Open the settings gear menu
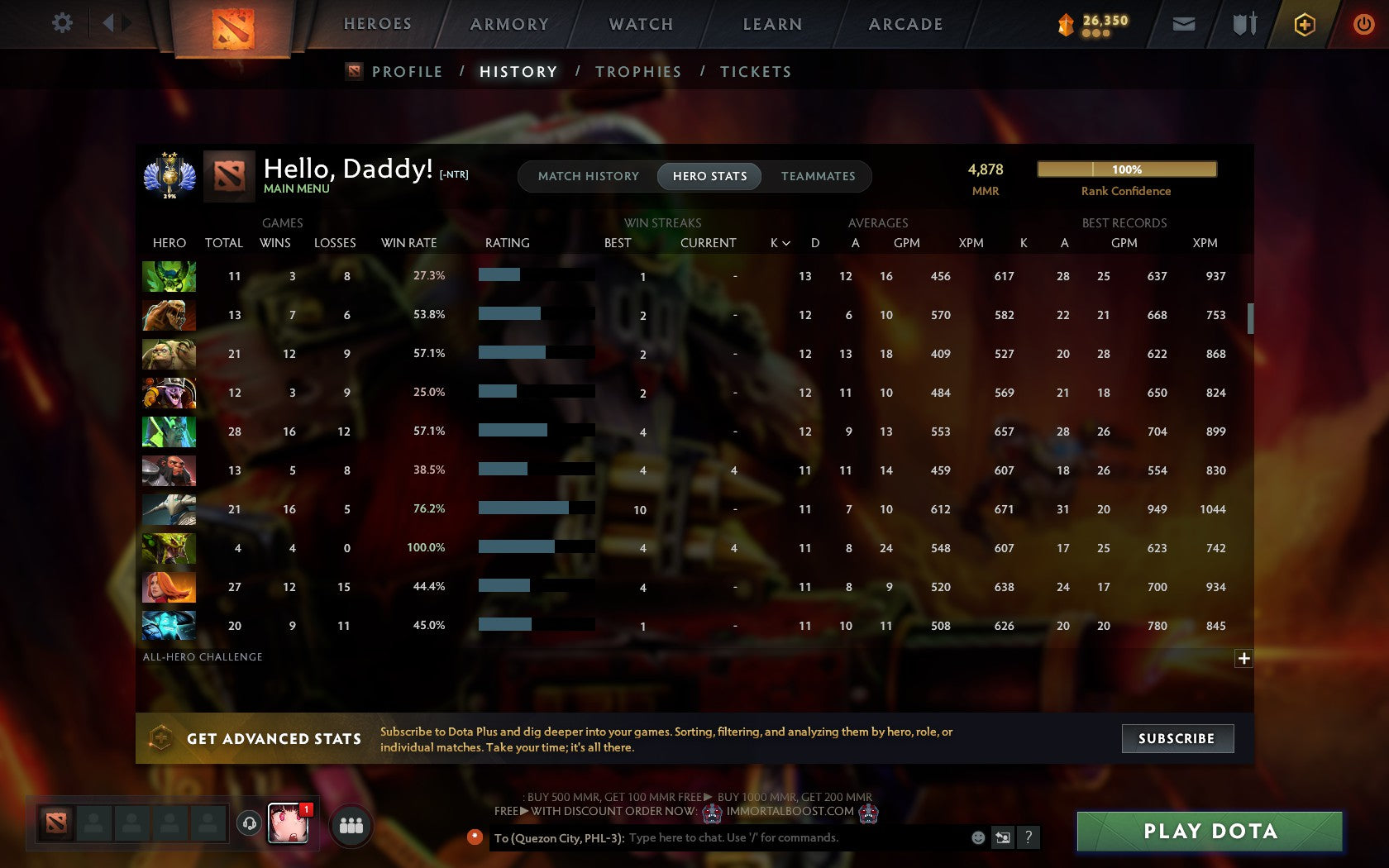The height and width of the screenshot is (868, 1389). (60, 23)
